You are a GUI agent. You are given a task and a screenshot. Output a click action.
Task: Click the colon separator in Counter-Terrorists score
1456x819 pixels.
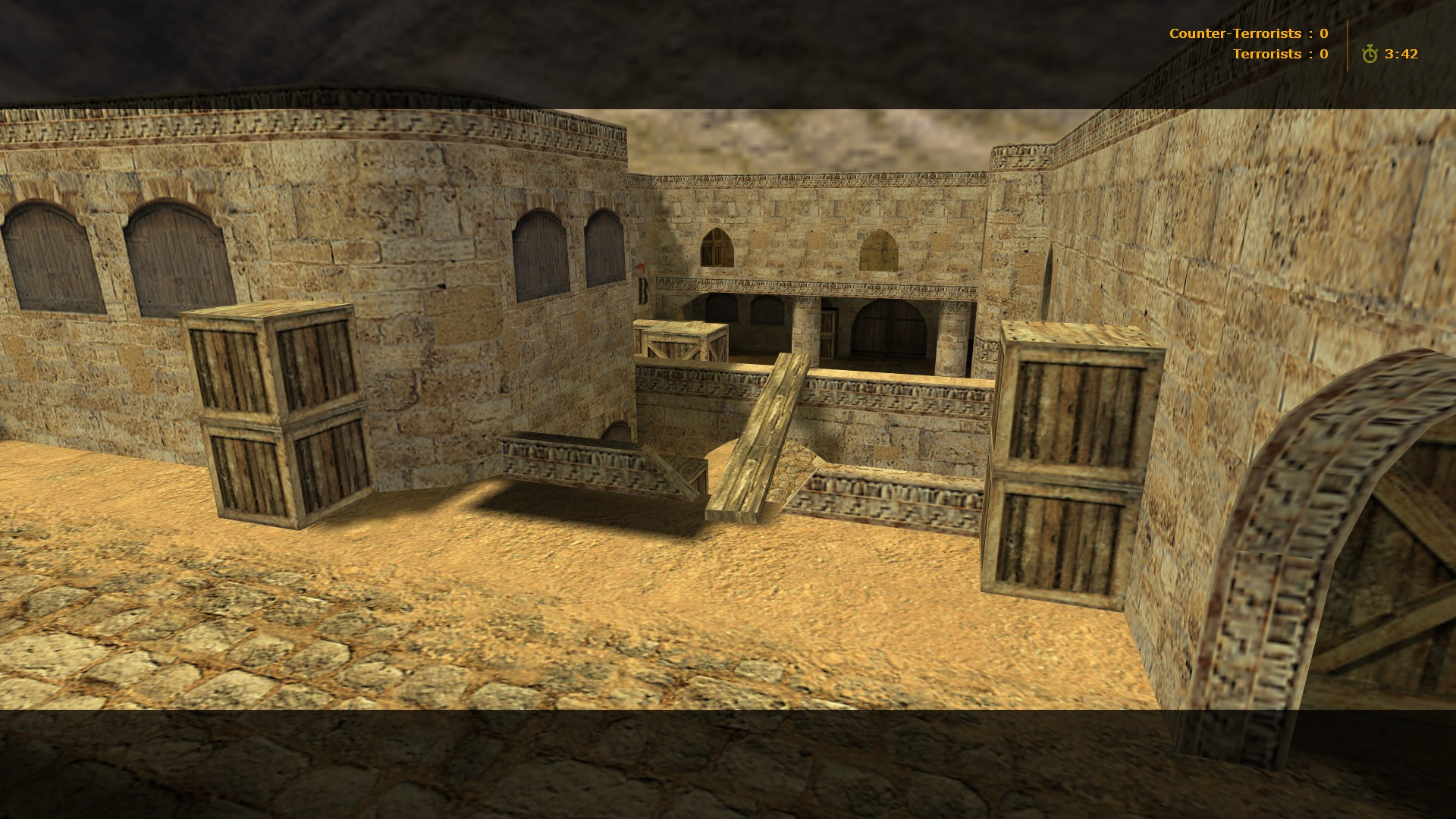pos(1310,33)
